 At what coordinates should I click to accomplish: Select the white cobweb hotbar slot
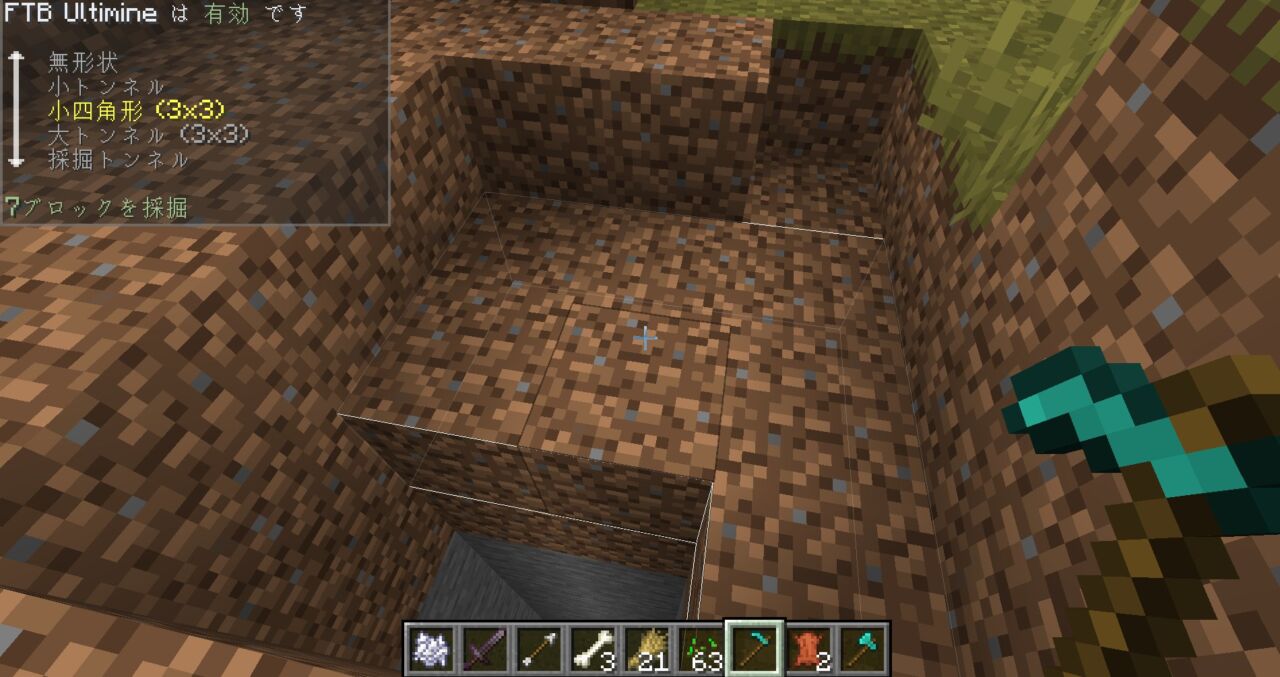tap(432, 648)
